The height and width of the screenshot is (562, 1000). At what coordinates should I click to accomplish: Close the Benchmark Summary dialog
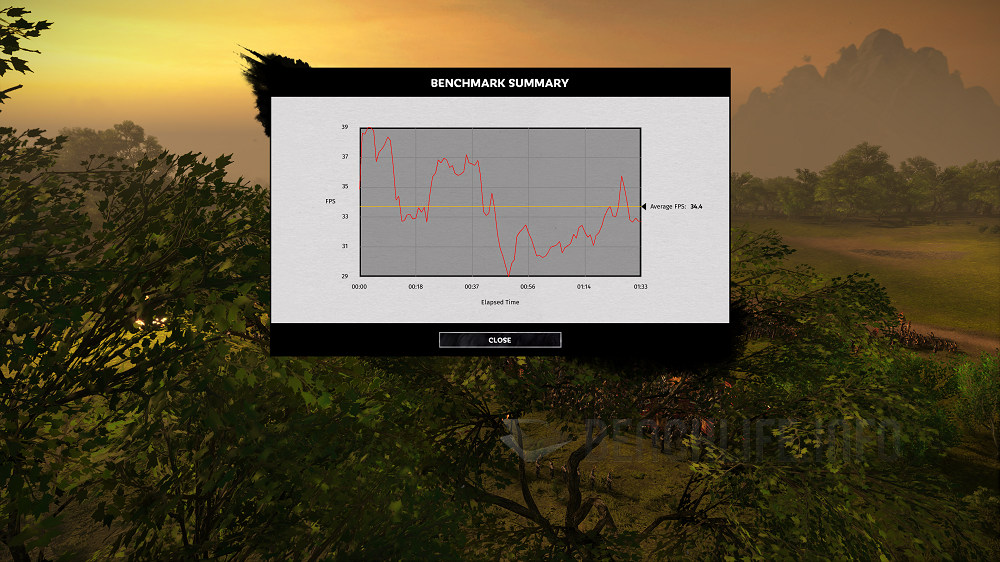pos(500,340)
